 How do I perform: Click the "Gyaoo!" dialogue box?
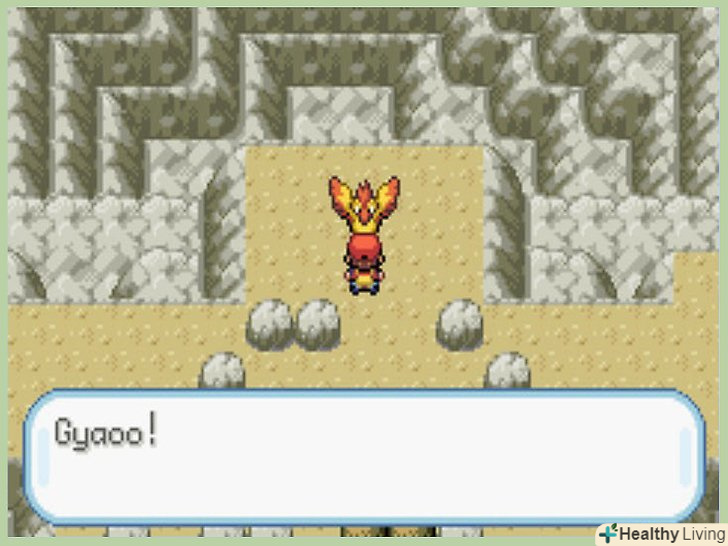(363, 455)
